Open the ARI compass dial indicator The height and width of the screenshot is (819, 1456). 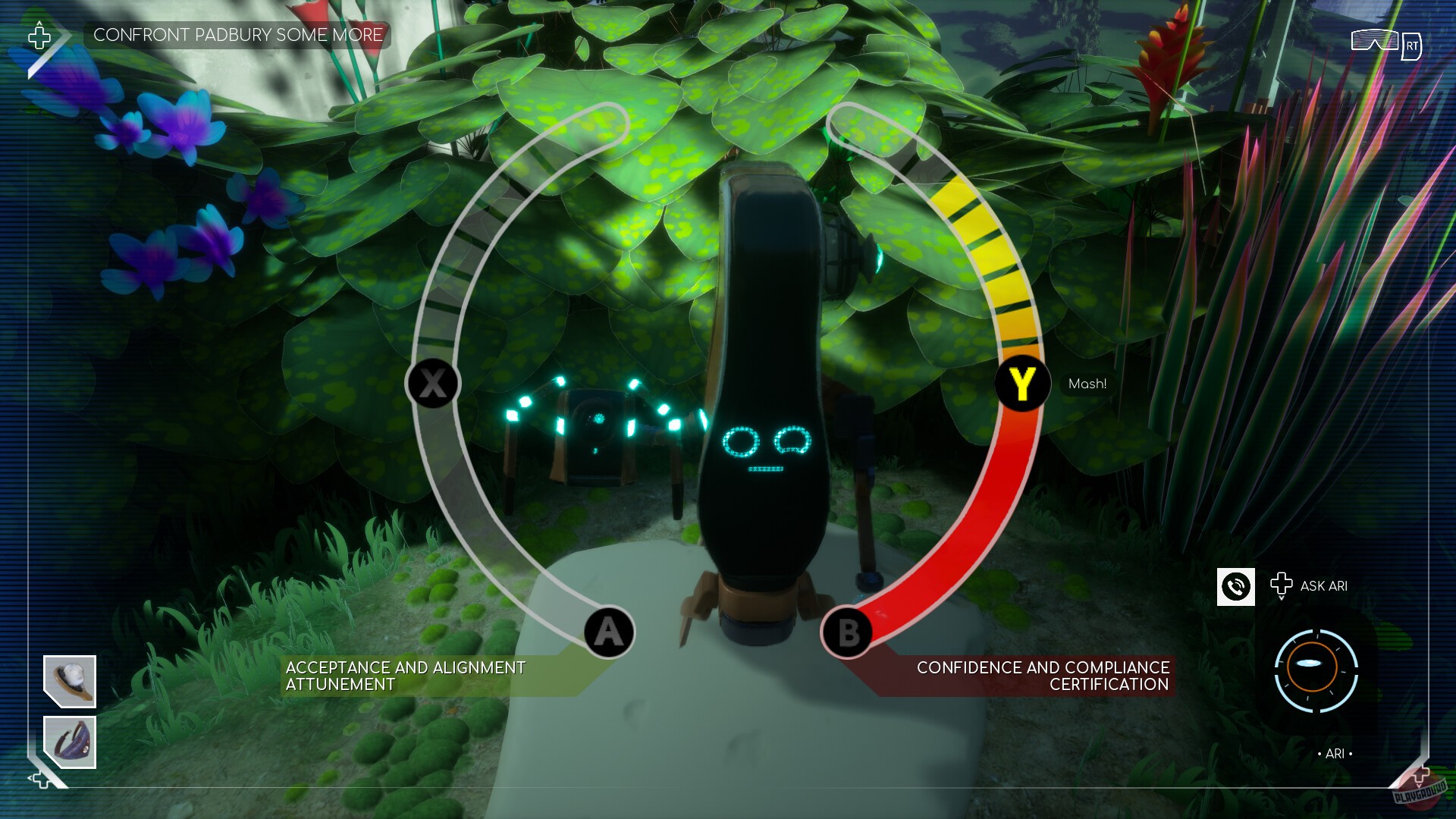pyautogui.click(x=1316, y=671)
